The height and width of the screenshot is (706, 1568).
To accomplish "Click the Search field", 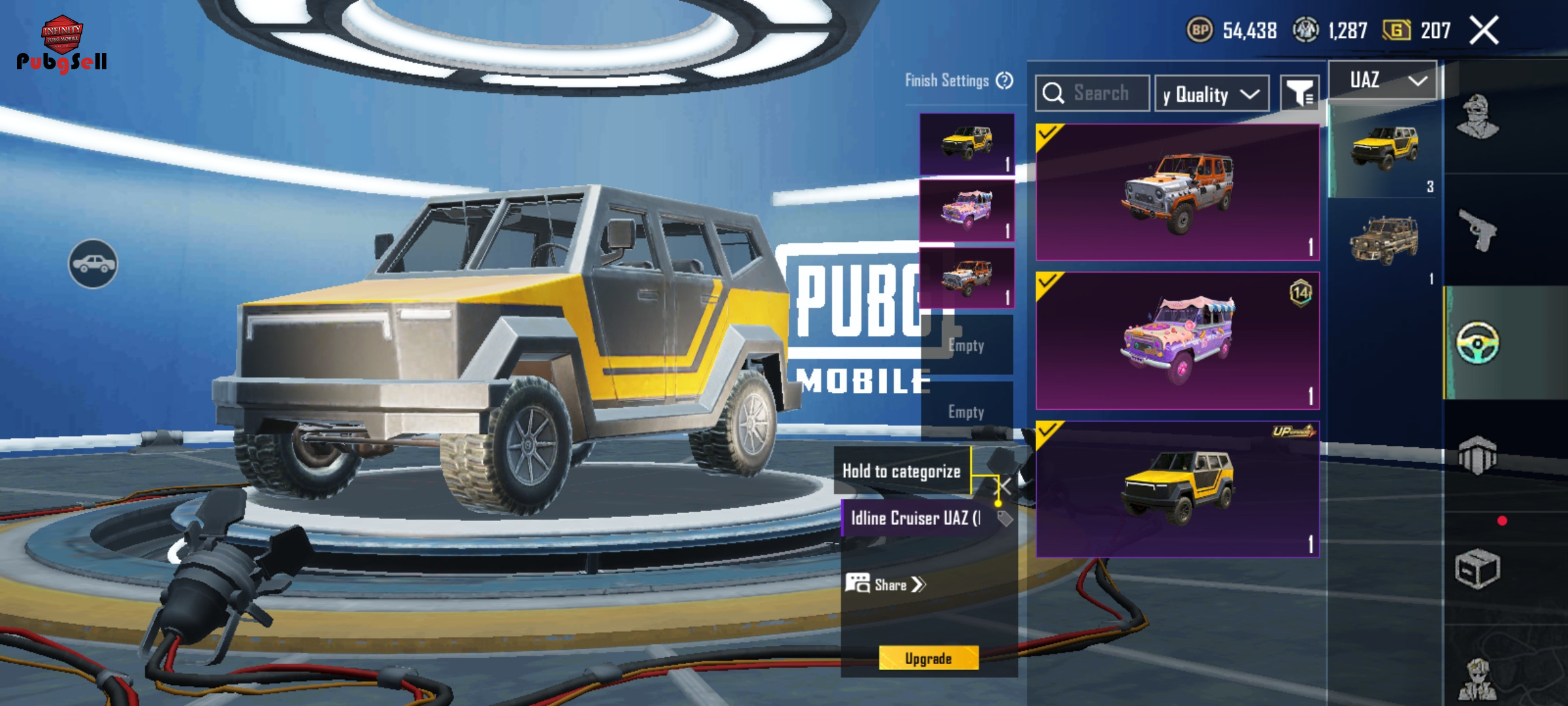I will coord(1092,93).
